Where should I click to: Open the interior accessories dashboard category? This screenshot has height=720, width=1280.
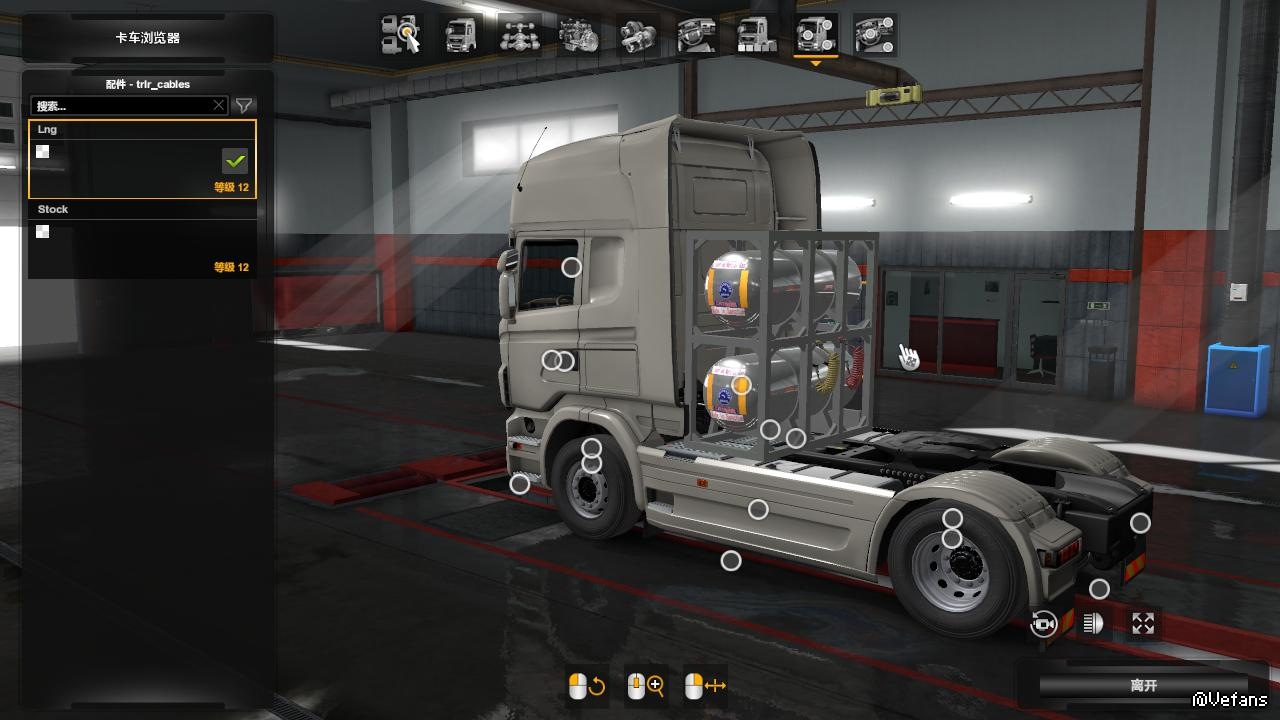(874, 35)
